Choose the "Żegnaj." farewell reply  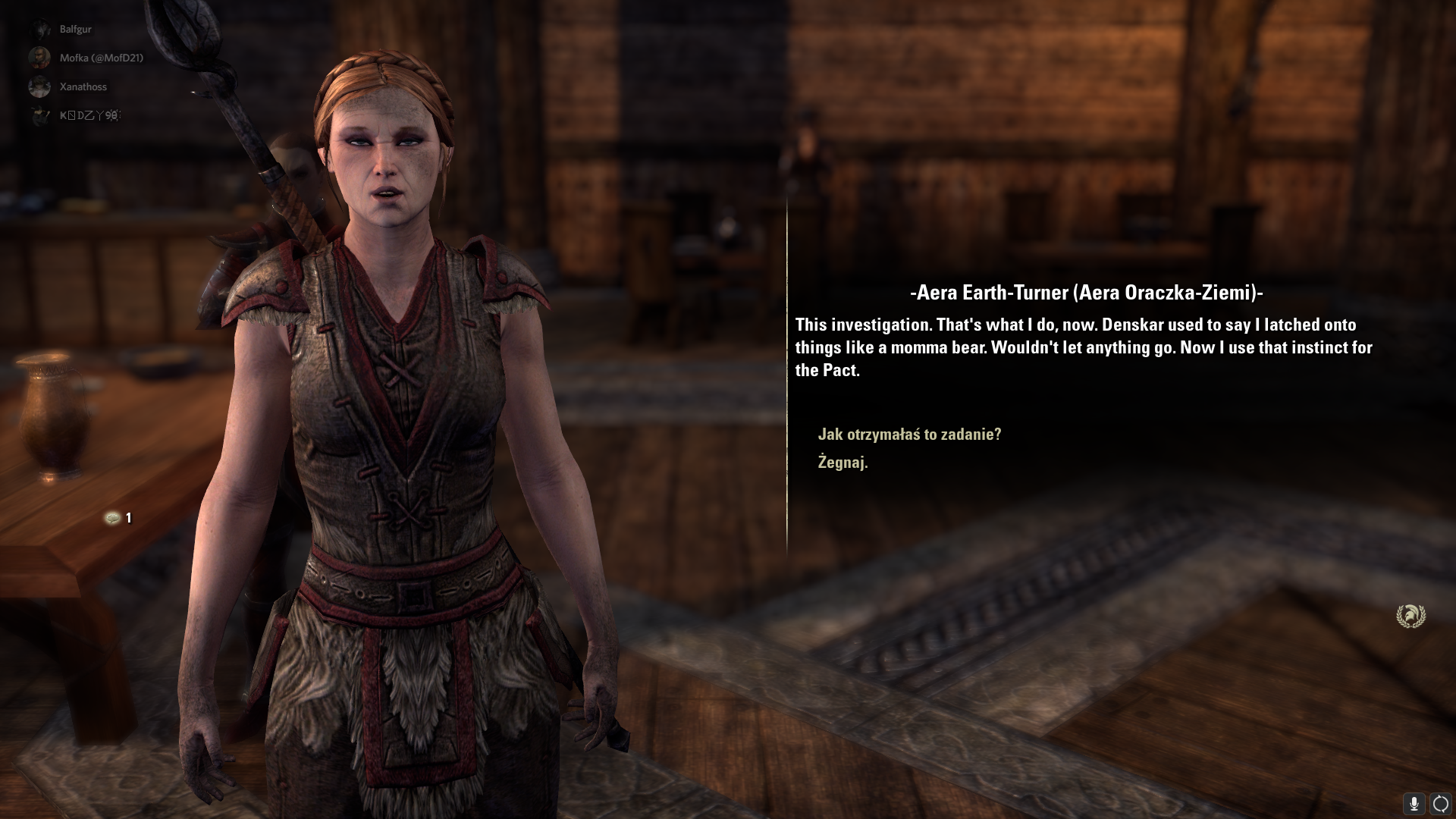tap(843, 463)
